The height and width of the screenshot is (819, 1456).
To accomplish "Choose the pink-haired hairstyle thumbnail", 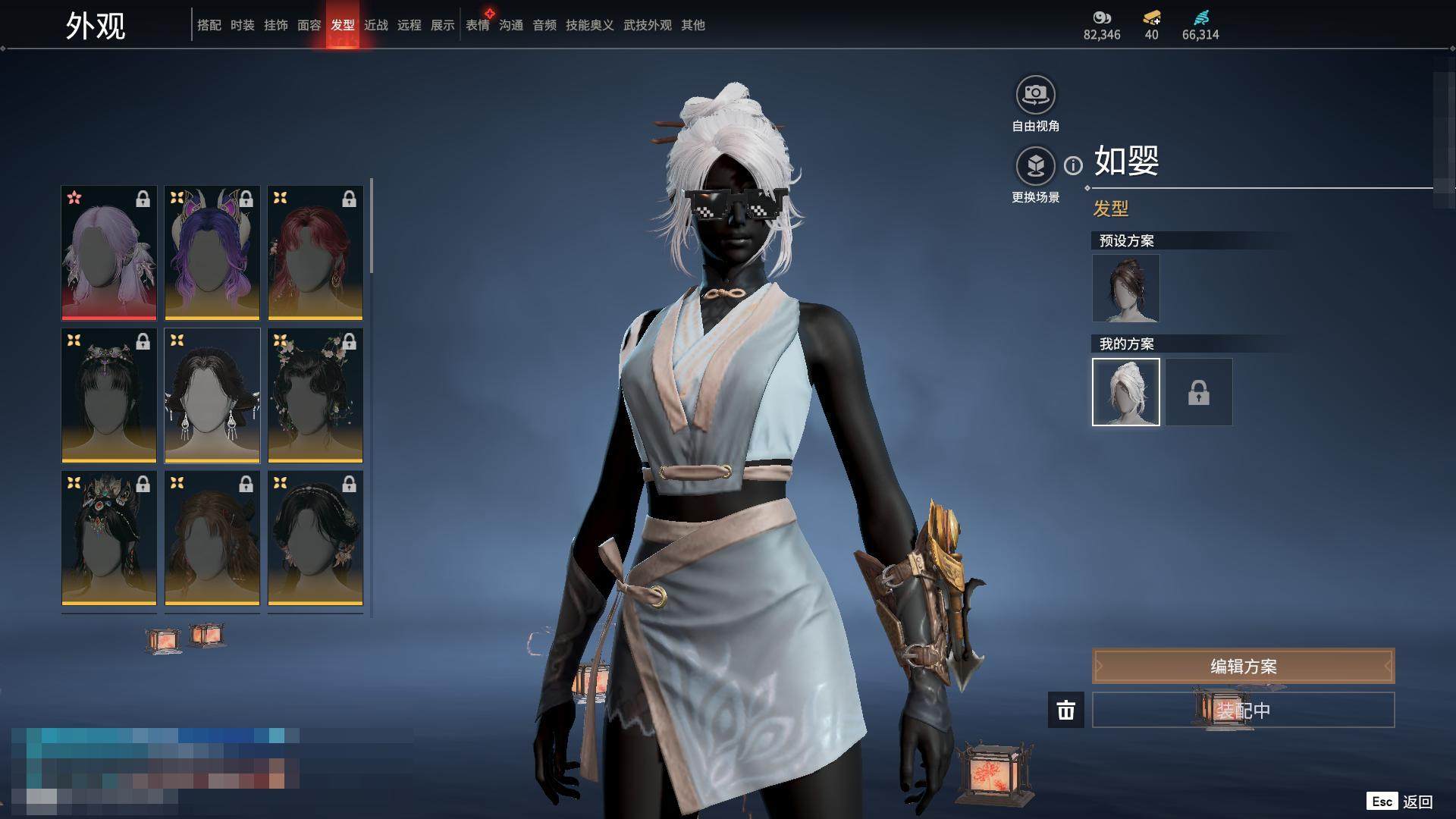I will (x=109, y=253).
